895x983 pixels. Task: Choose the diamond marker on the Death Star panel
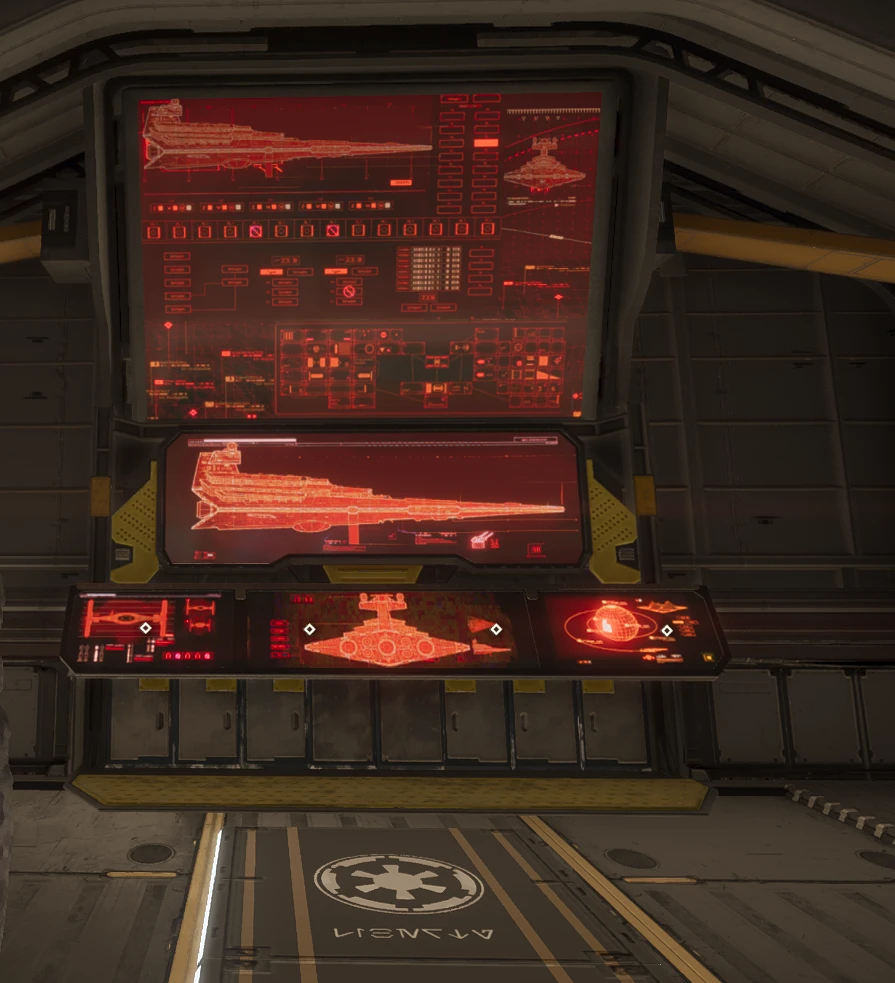click(667, 630)
